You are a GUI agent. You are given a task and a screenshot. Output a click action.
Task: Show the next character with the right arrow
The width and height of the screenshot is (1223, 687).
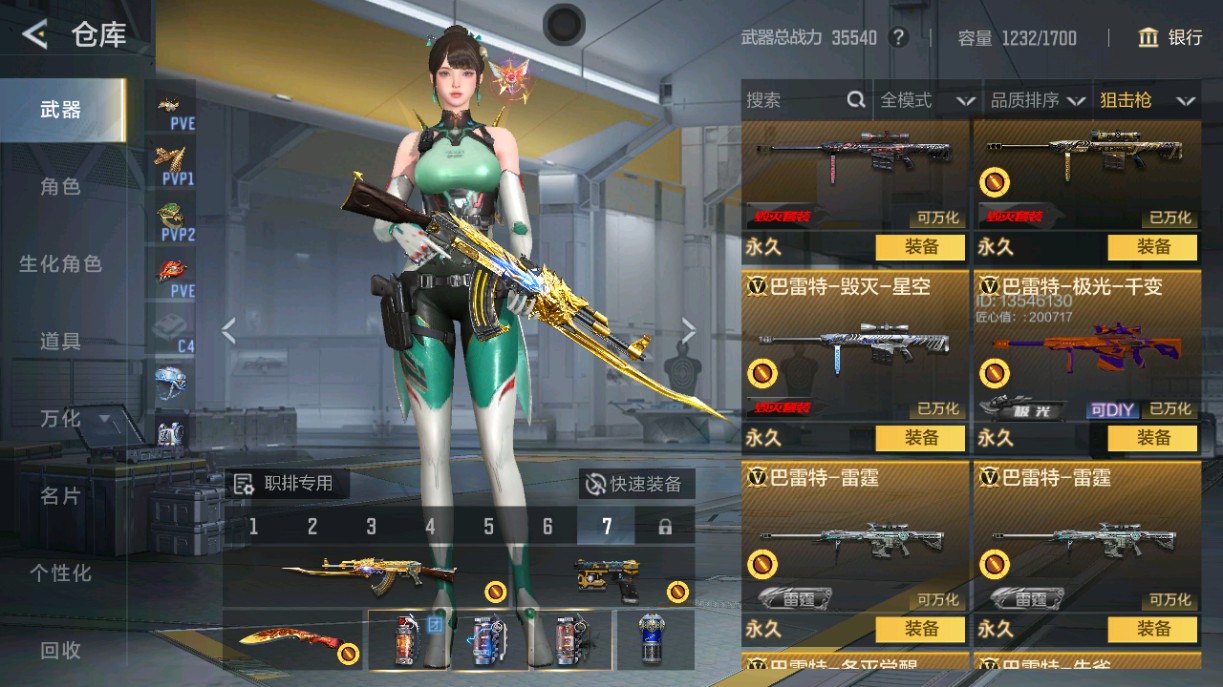(x=689, y=330)
